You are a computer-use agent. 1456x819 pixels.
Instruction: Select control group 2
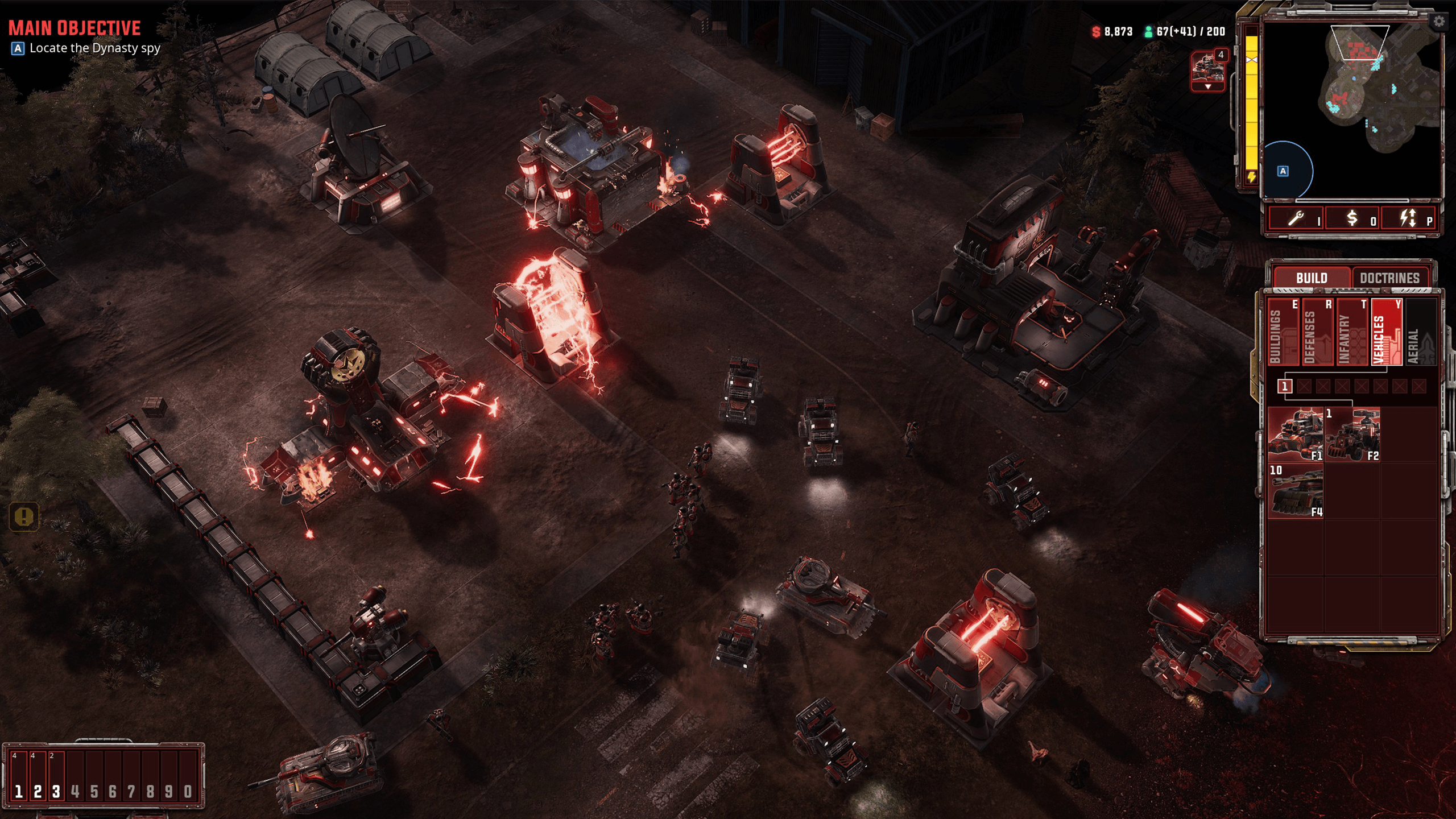click(38, 776)
